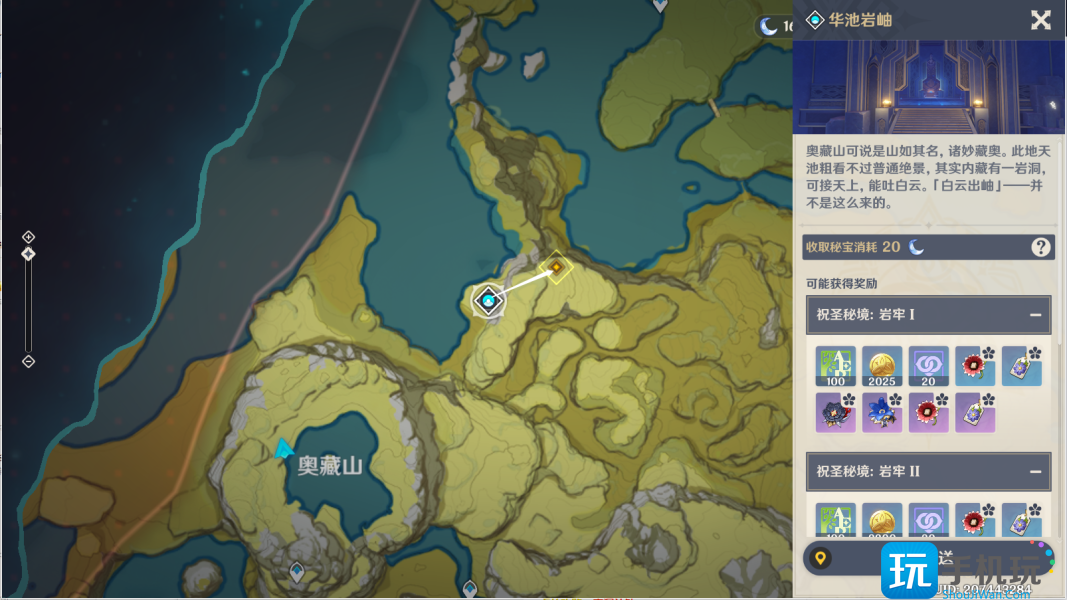Click the map zoom slider handle

pos(28,254)
